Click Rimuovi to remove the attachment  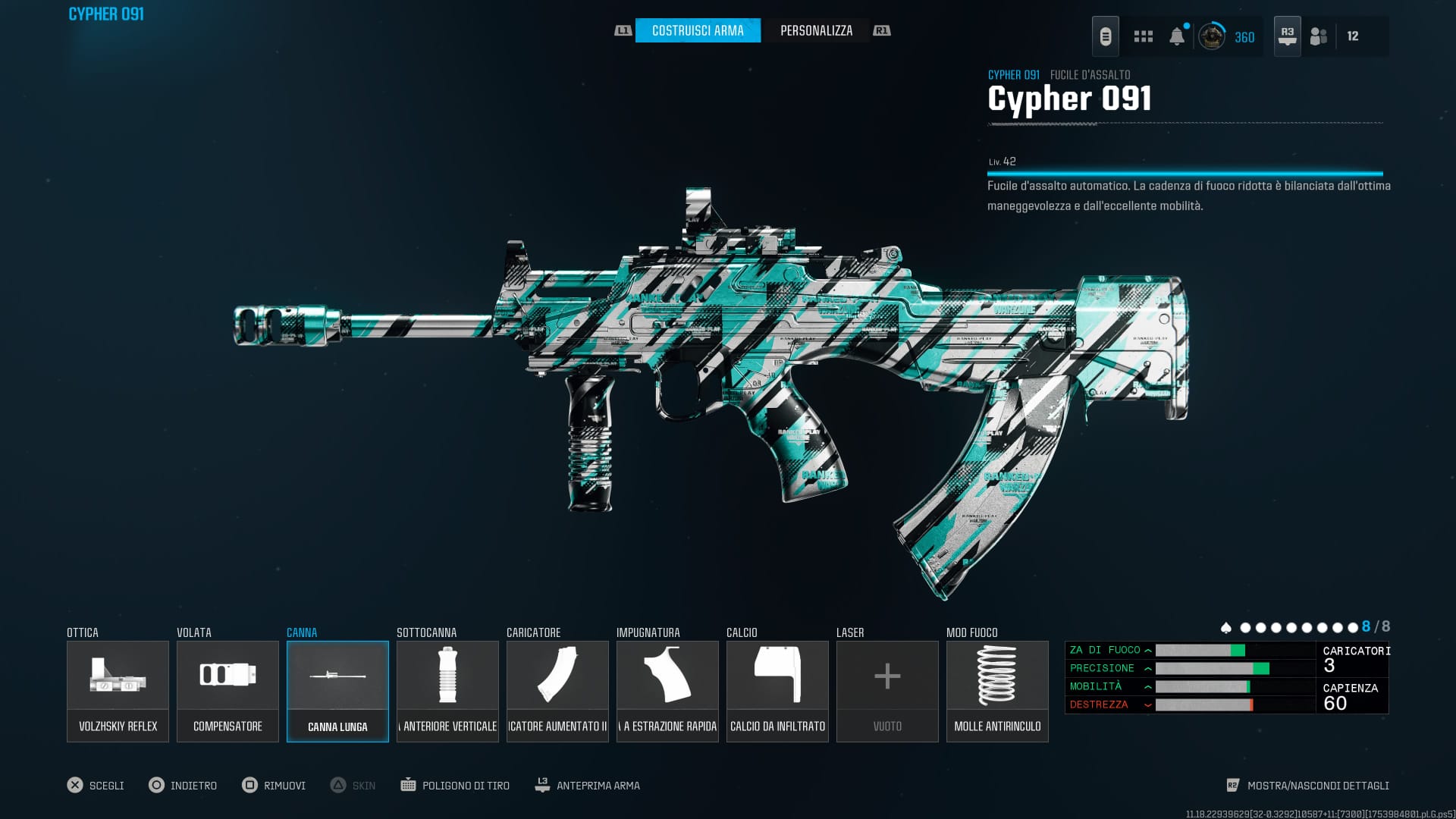(x=284, y=786)
